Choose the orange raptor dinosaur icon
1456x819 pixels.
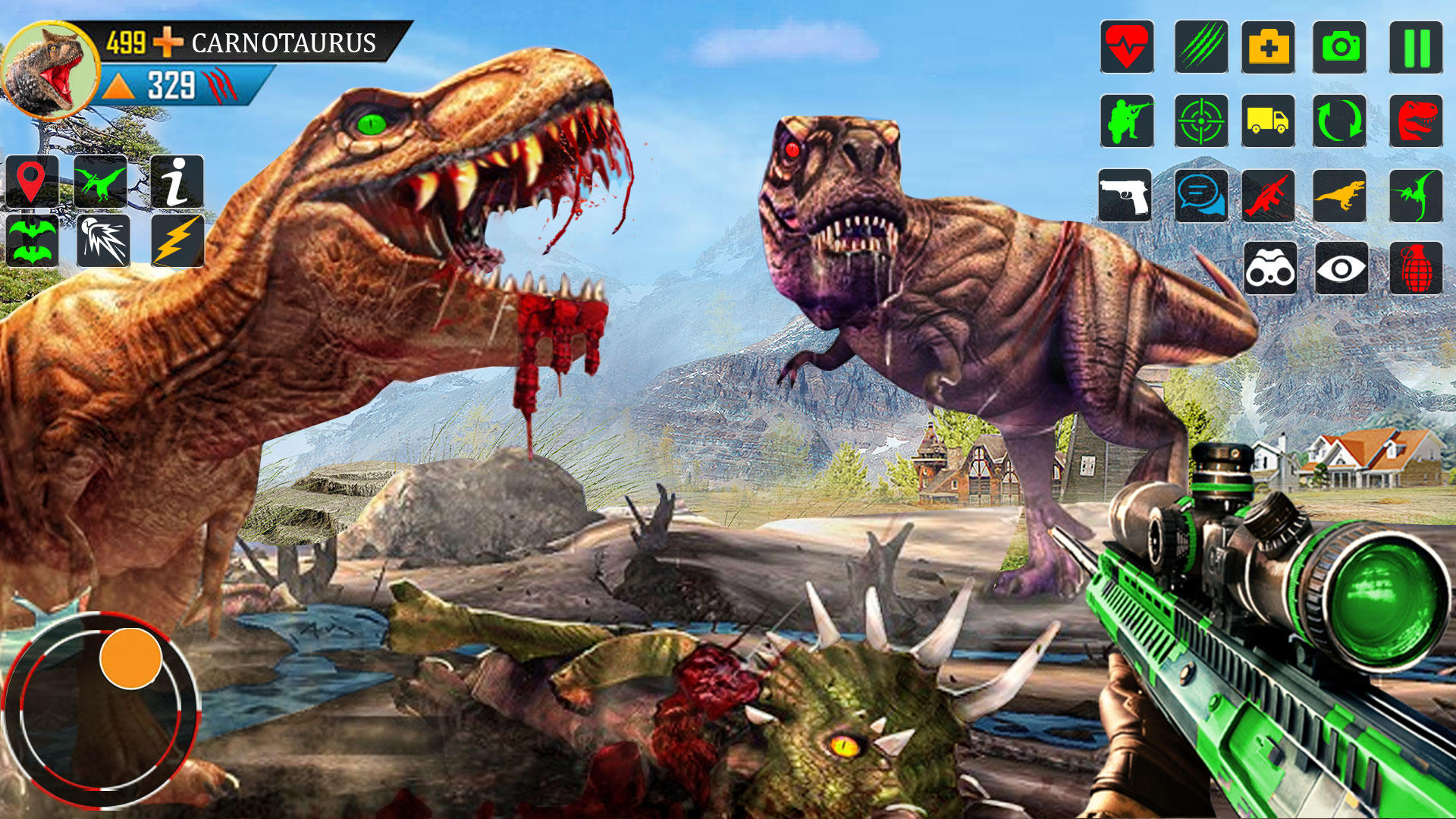[1340, 196]
